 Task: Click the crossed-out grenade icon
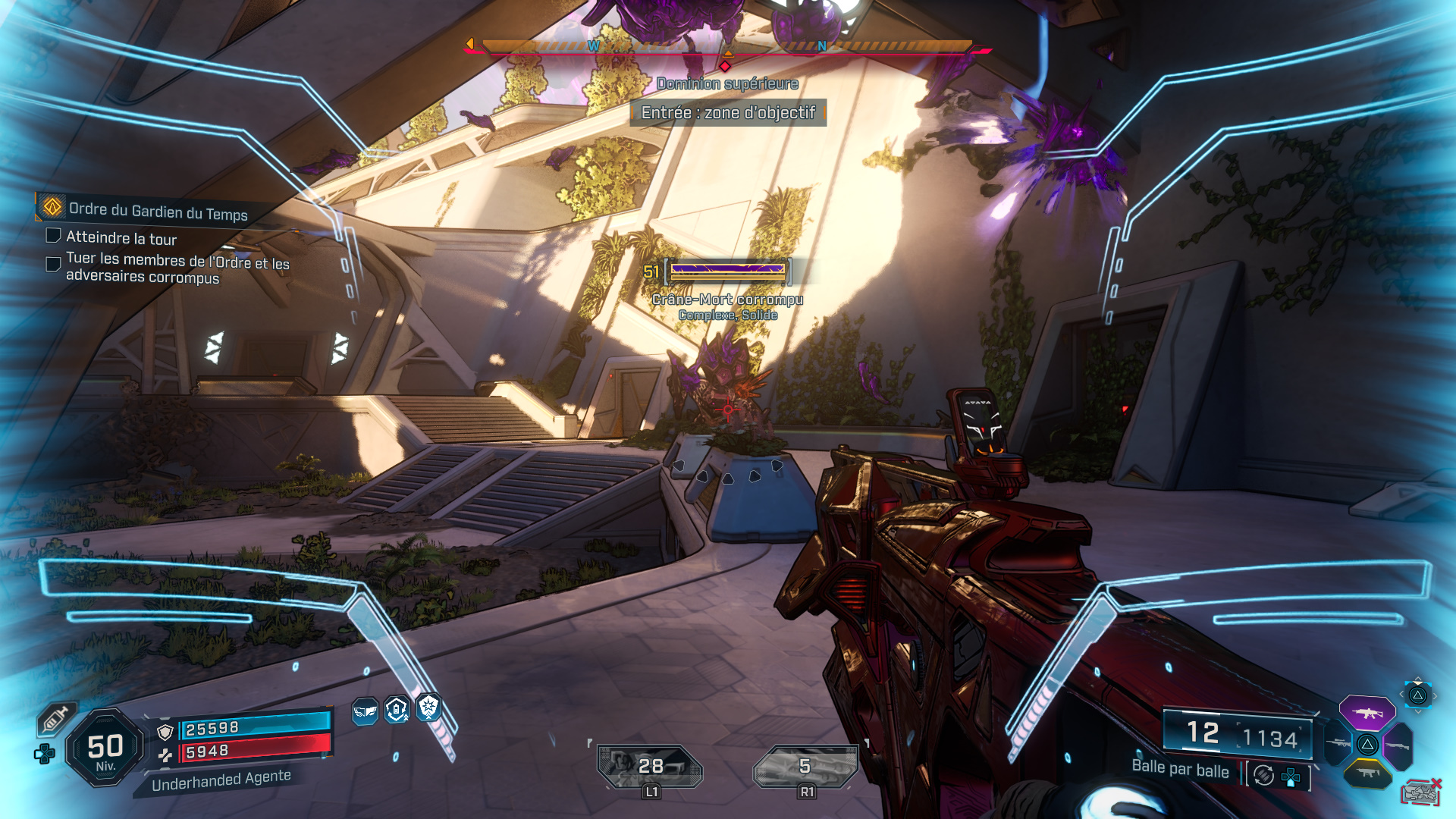pos(1420,791)
